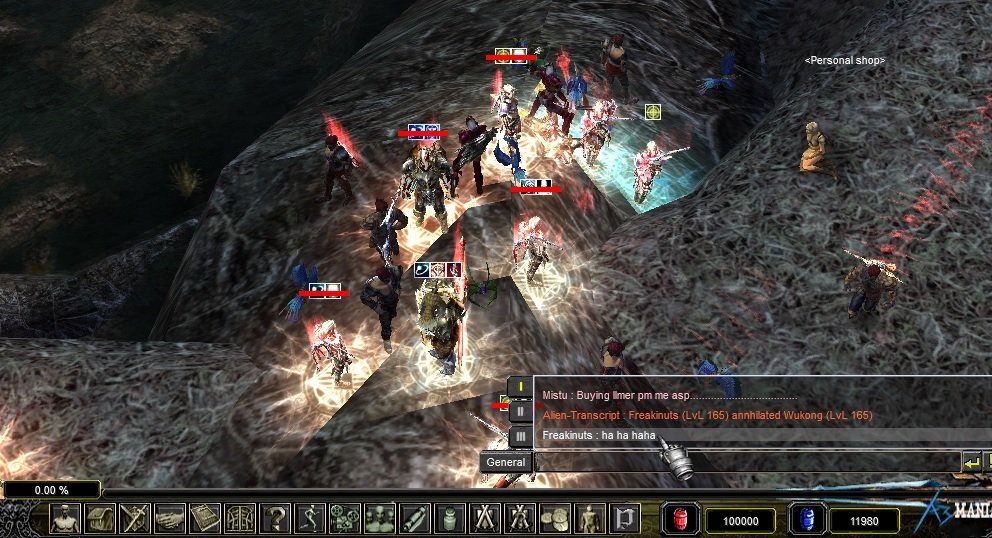Toggle the running figure icon
Screen dimensions: 992x538
(310, 518)
